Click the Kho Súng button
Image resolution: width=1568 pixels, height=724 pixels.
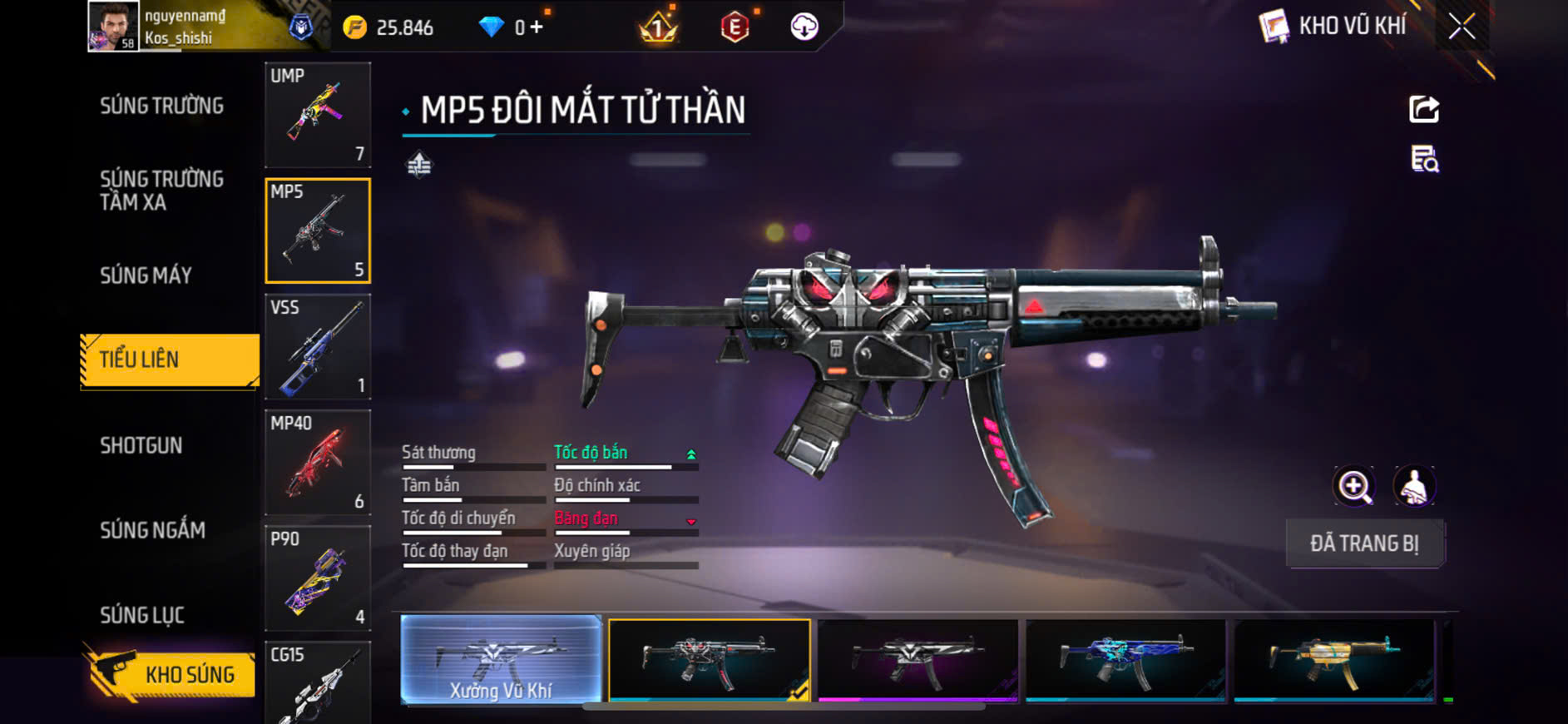click(172, 674)
